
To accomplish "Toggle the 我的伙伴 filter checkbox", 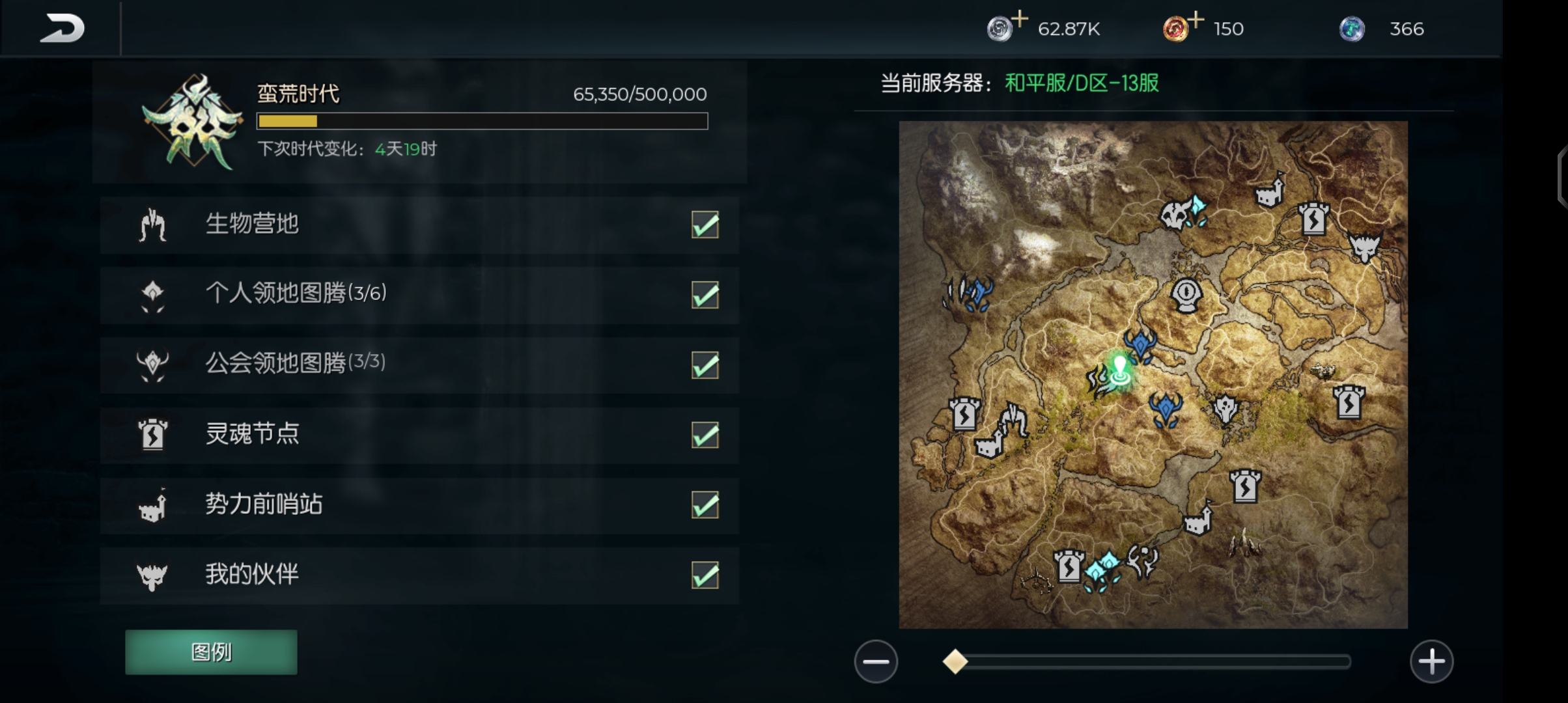I will point(705,575).
